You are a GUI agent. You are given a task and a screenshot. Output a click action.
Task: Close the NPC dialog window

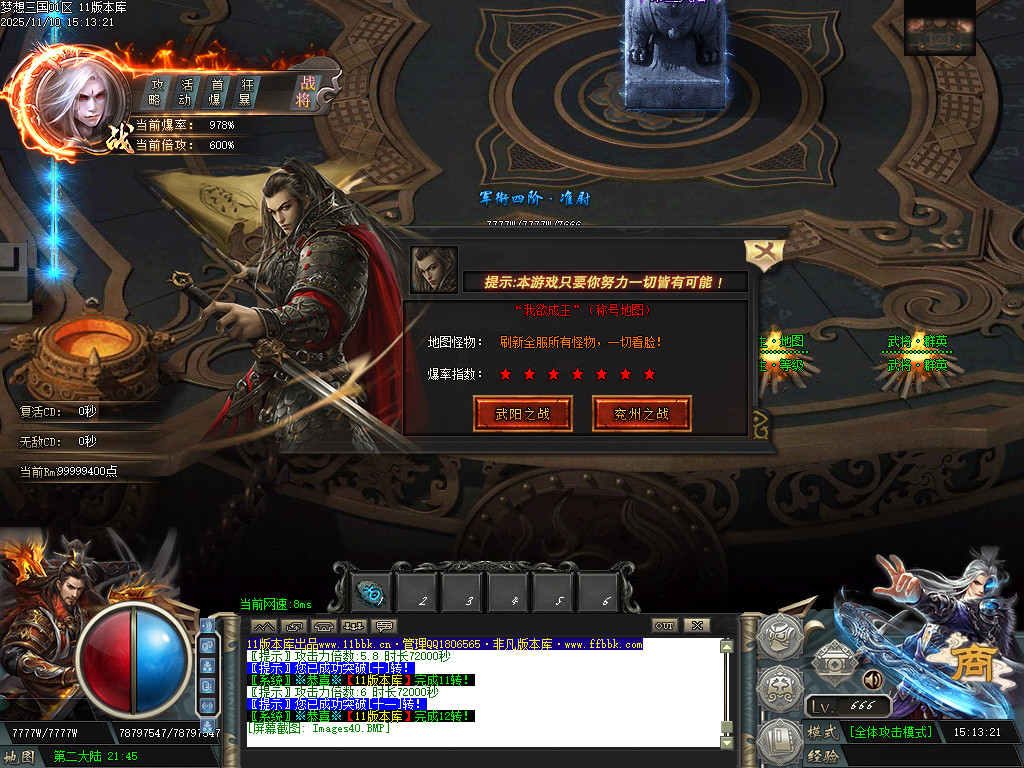[x=763, y=255]
